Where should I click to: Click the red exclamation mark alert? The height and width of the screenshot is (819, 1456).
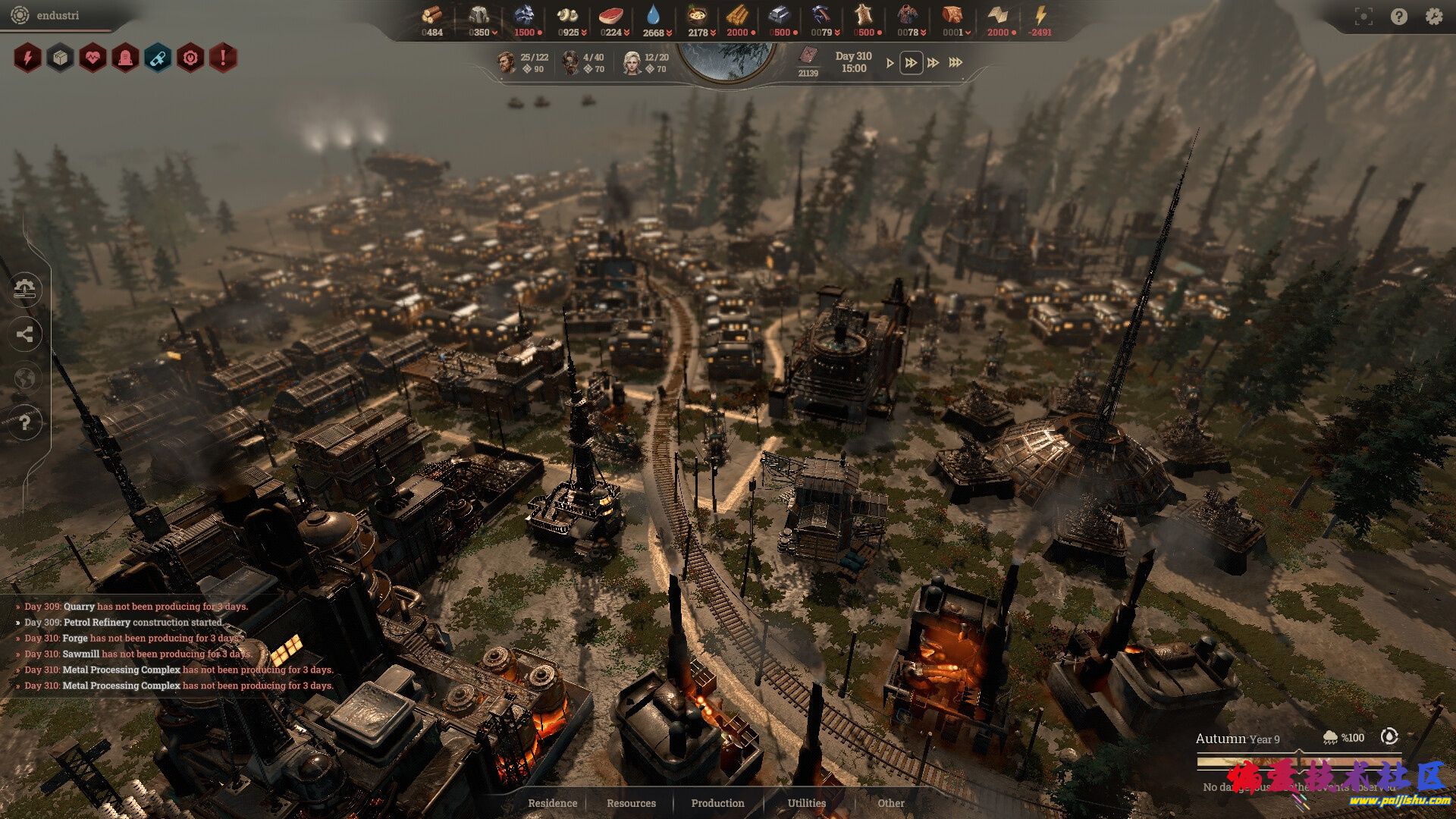pyautogui.click(x=223, y=58)
